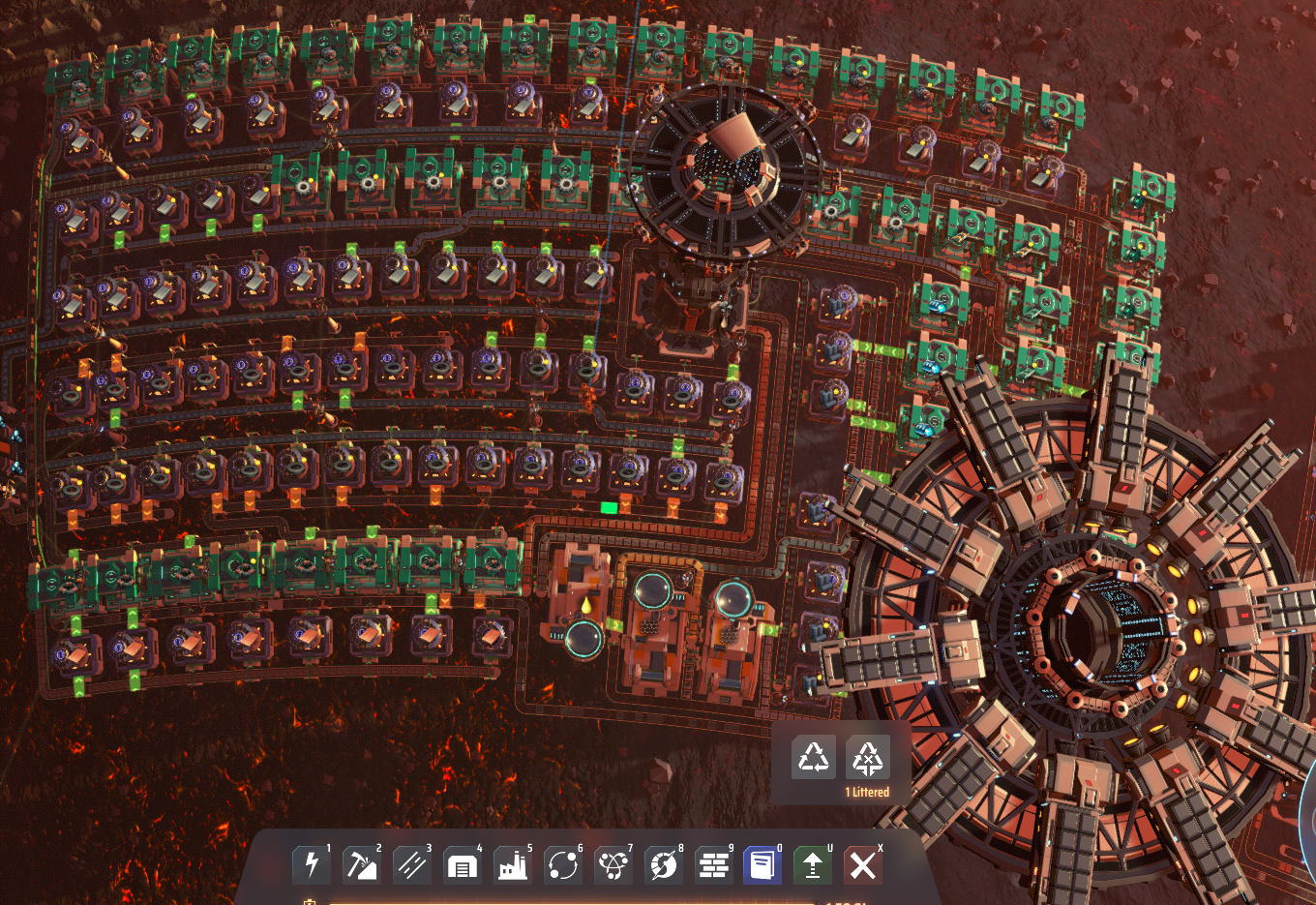The width and height of the screenshot is (1316, 905).
Task: Open the atom-shaped research category
Action: [613, 863]
